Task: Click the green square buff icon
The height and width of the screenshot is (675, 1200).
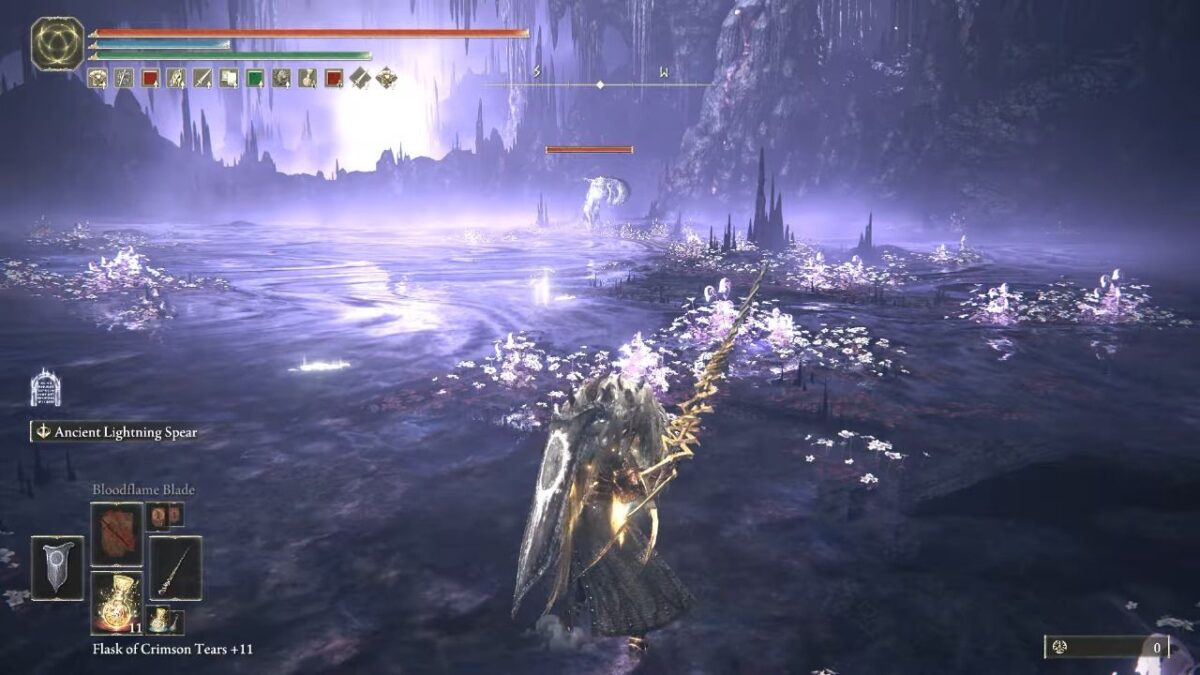Action: pyautogui.click(x=255, y=78)
